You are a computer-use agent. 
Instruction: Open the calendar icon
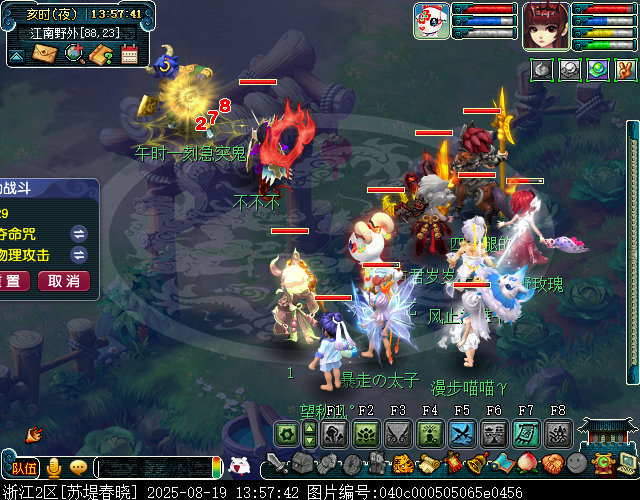click(129, 54)
